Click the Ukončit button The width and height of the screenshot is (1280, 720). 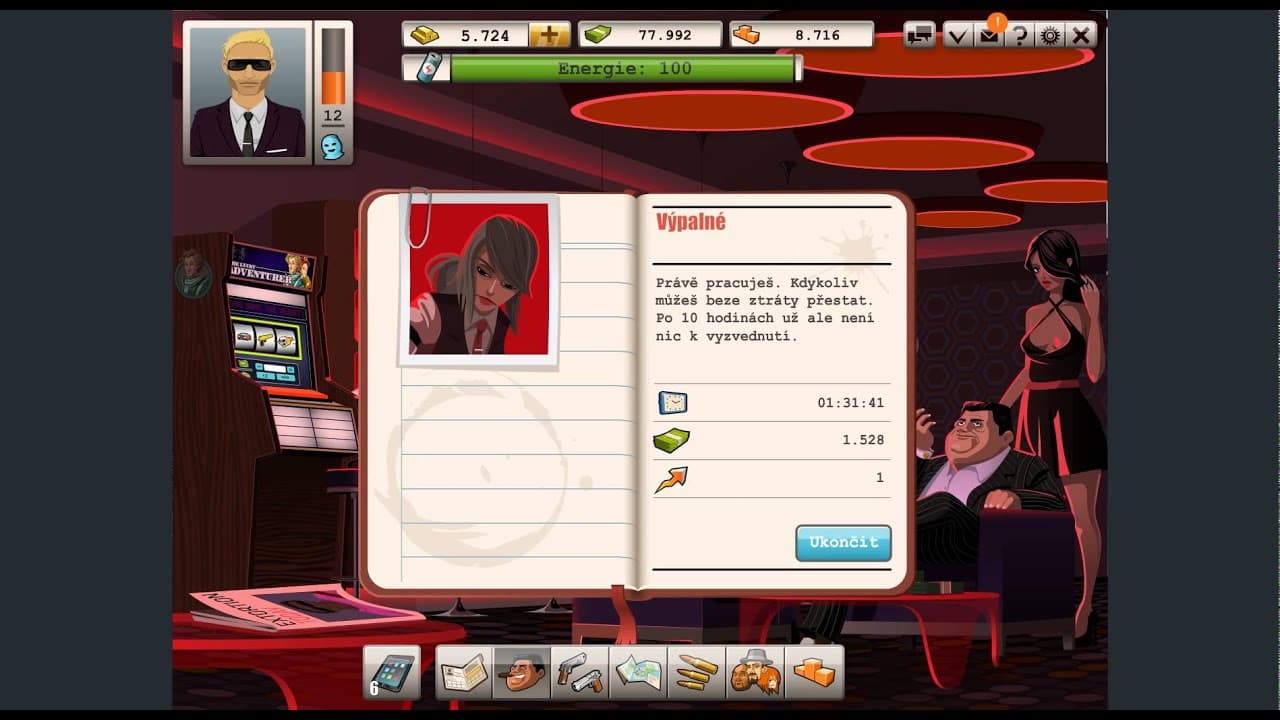pos(843,543)
